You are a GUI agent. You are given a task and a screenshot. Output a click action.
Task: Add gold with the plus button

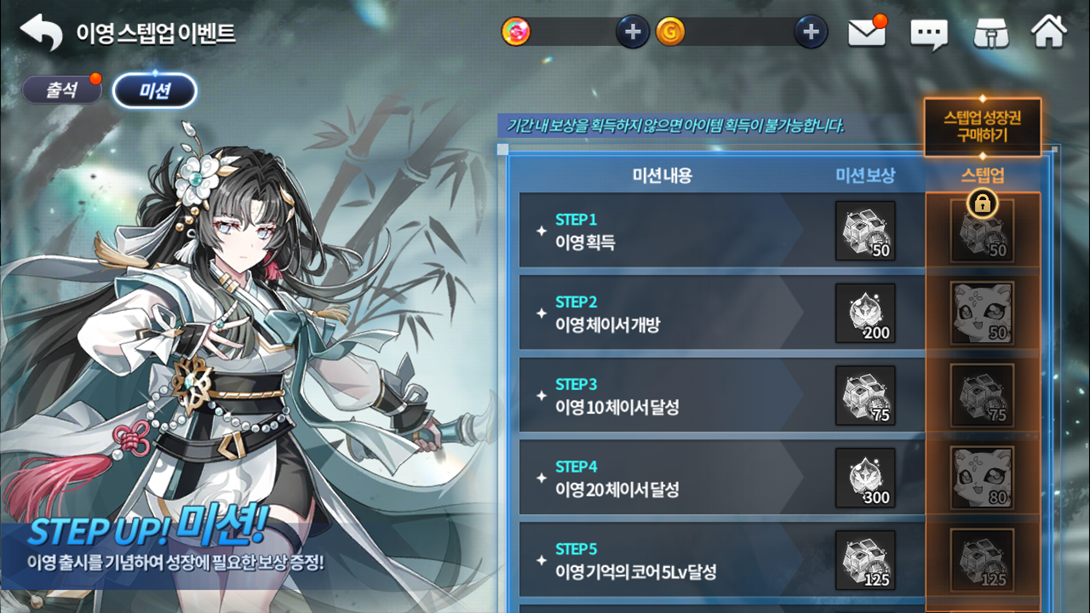[x=810, y=32]
